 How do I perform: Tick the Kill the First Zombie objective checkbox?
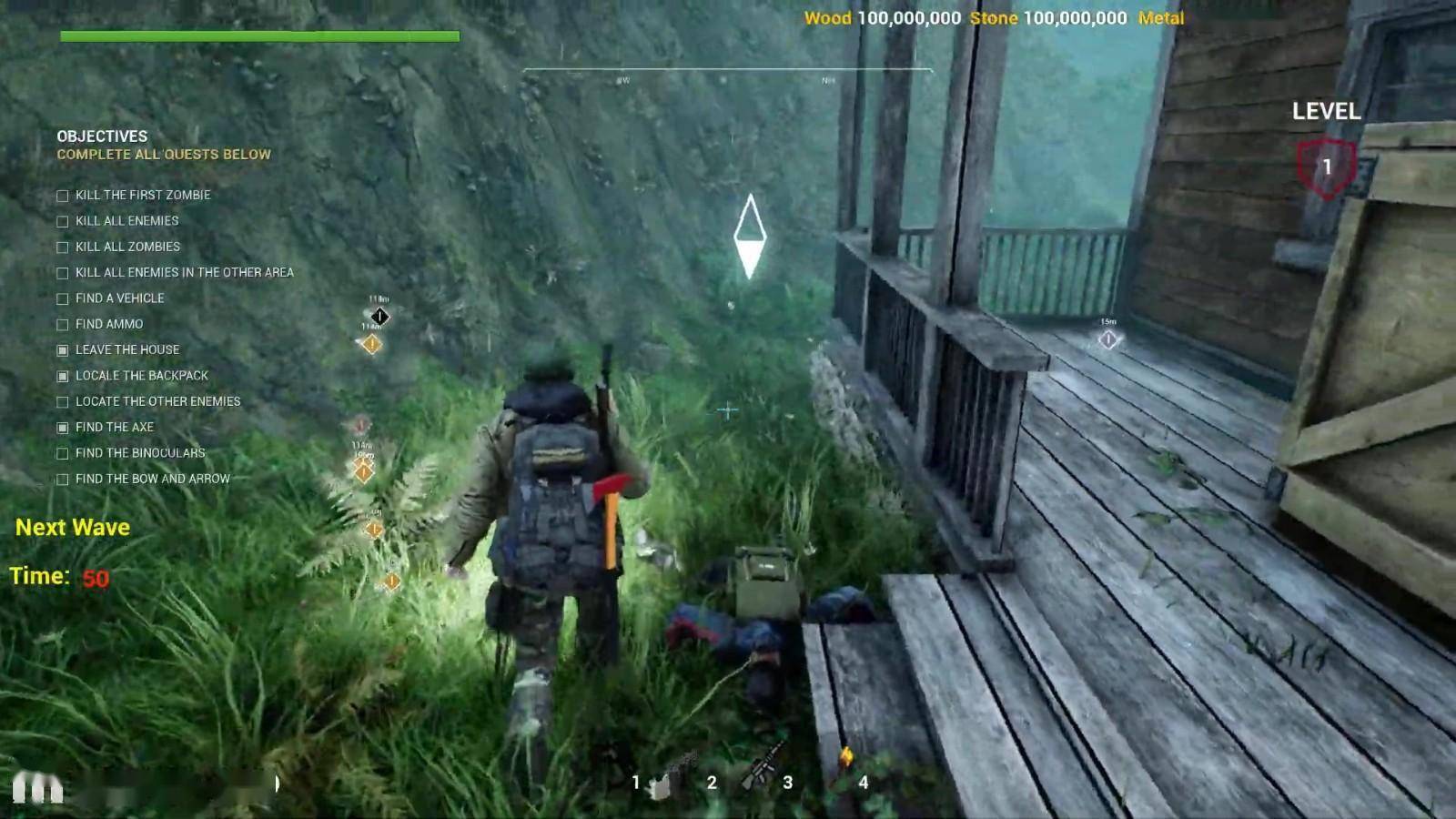tap(63, 196)
